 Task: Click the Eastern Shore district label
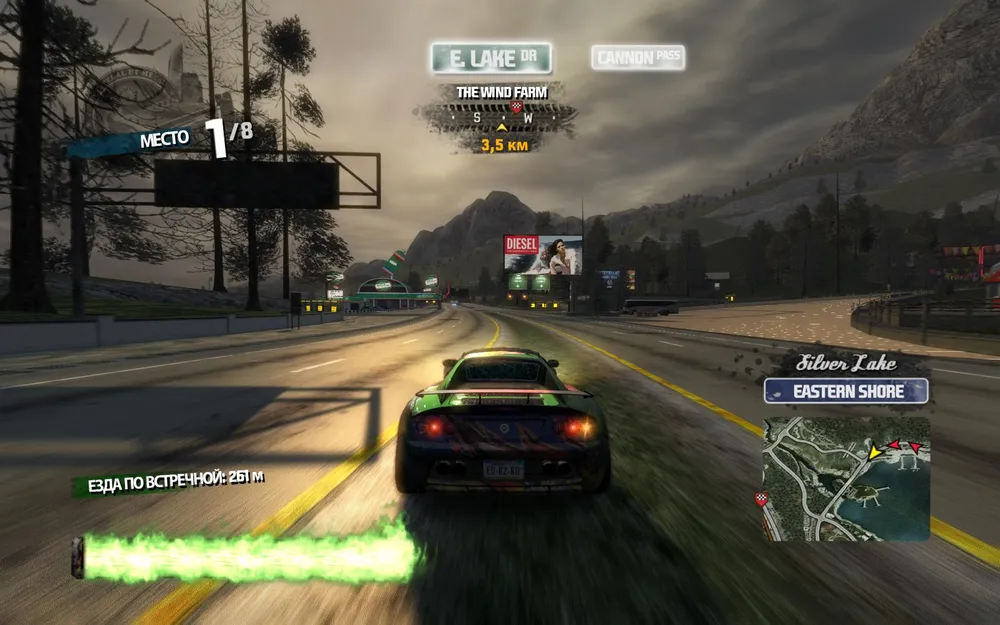click(846, 391)
